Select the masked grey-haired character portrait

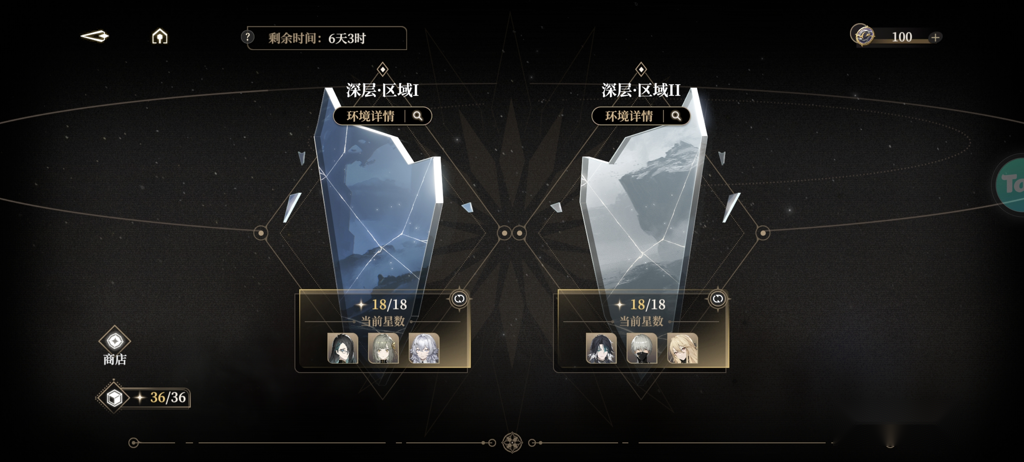642,348
